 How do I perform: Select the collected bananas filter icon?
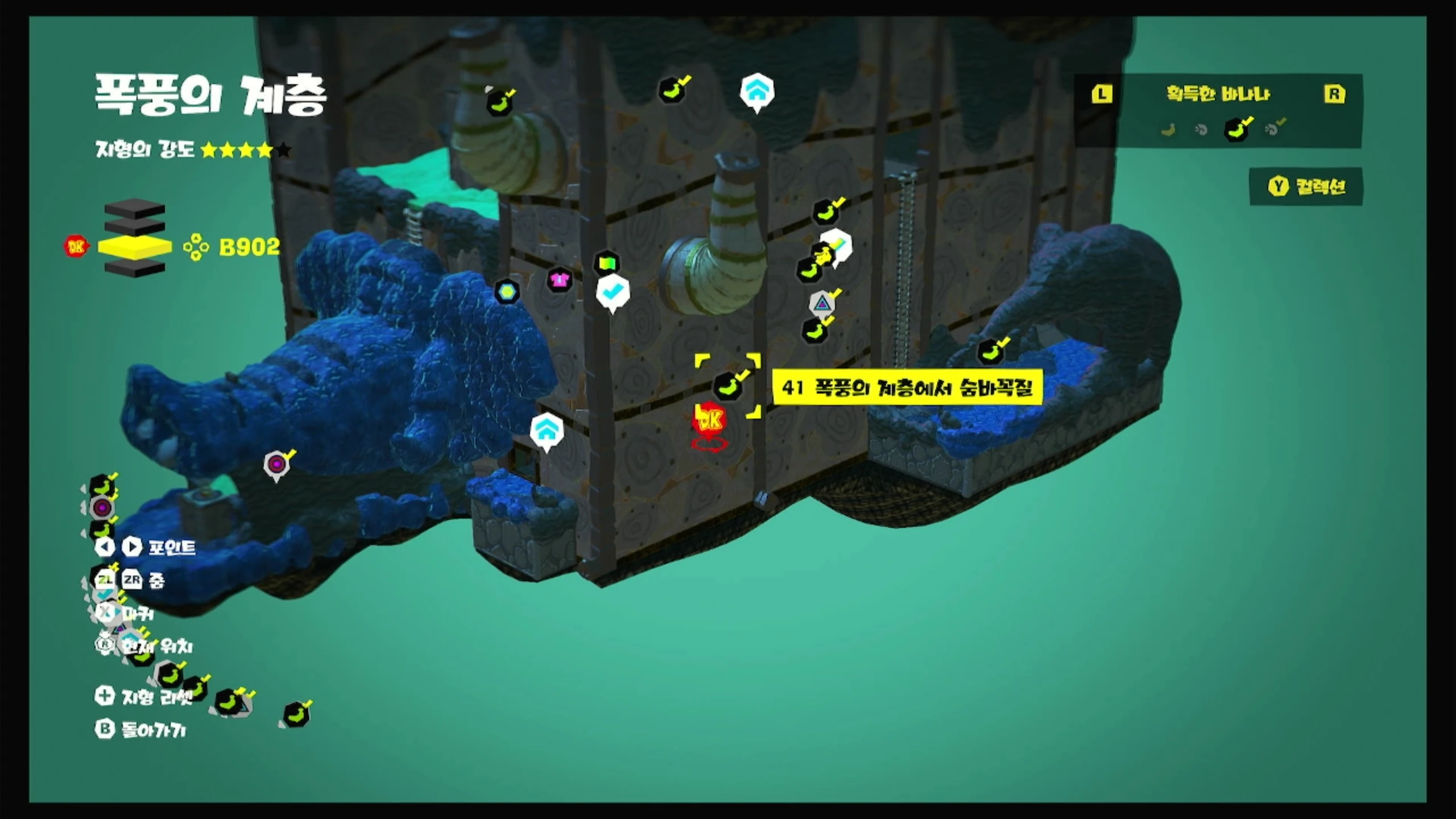[x=1236, y=129]
